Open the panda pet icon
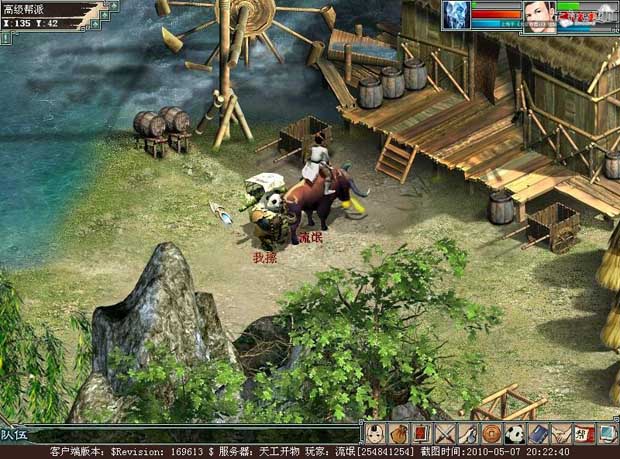The width and height of the screenshot is (620, 459). coord(514,433)
